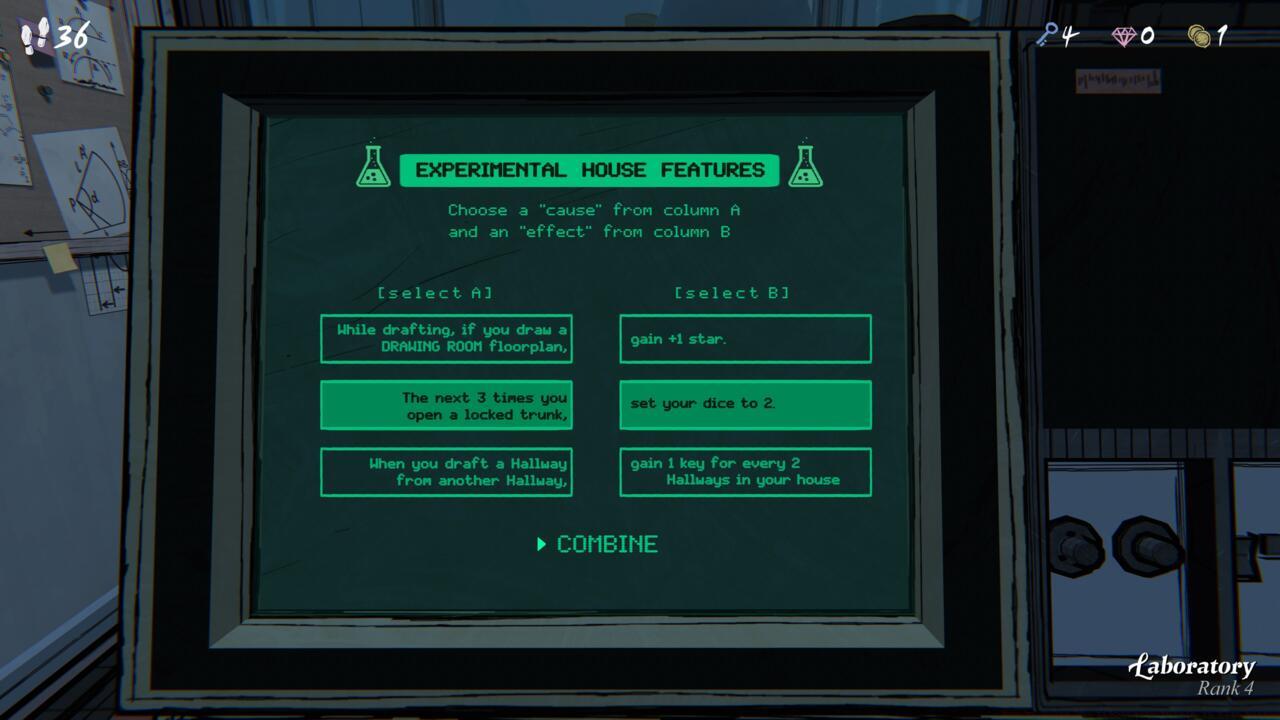Viewport: 1280px width, 720px height.
Task: Click the [select A] column header
Action: tap(436, 293)
